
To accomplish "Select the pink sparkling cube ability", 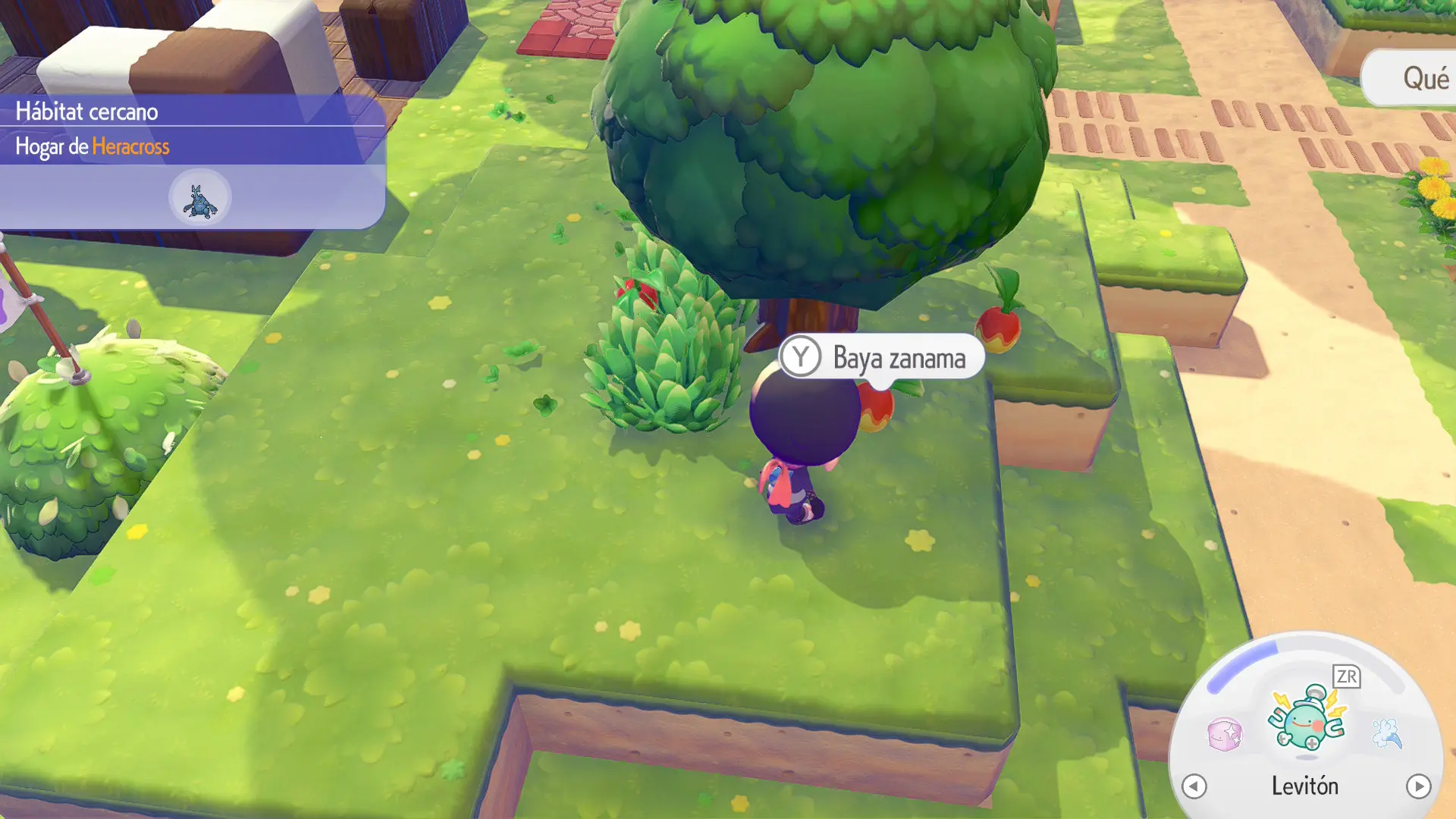I will coord(1225,734).
